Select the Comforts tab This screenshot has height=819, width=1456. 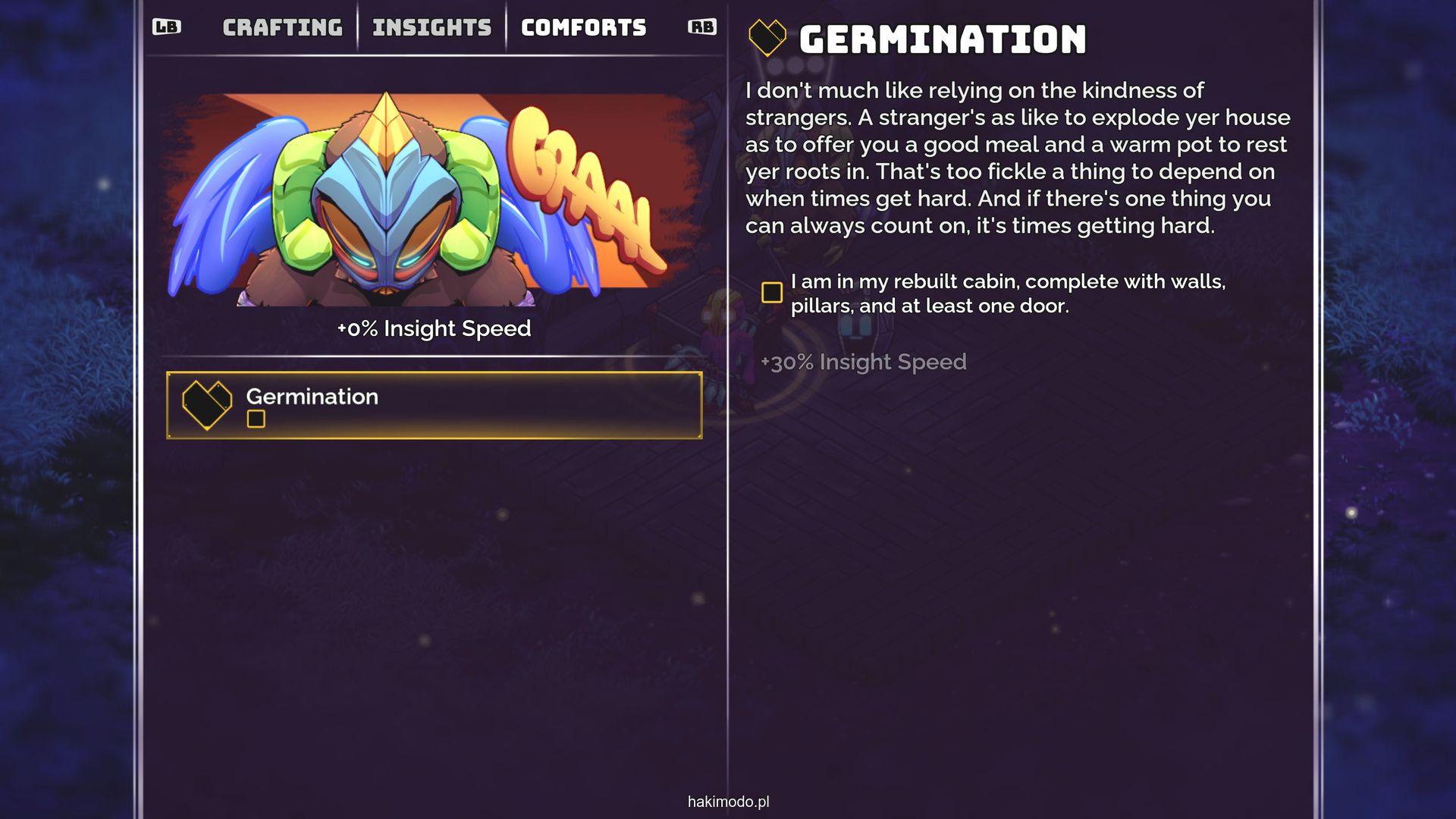(x=583, y=28)
